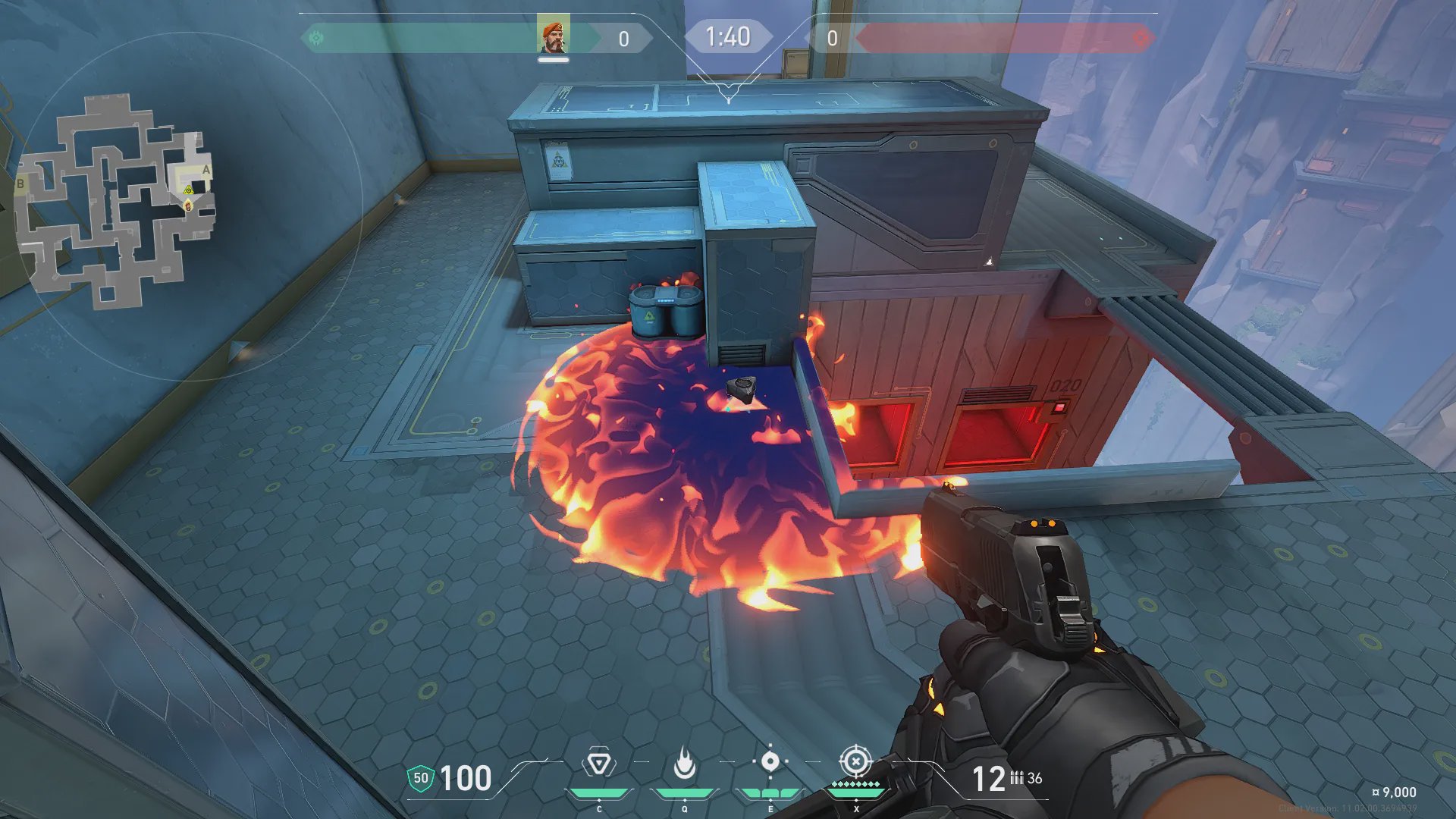Choose the Sky Smoke ability icon
Image resolution: width=1456 pixels, height=819 pixels.
pyautogui.click(x=770, y=762)
